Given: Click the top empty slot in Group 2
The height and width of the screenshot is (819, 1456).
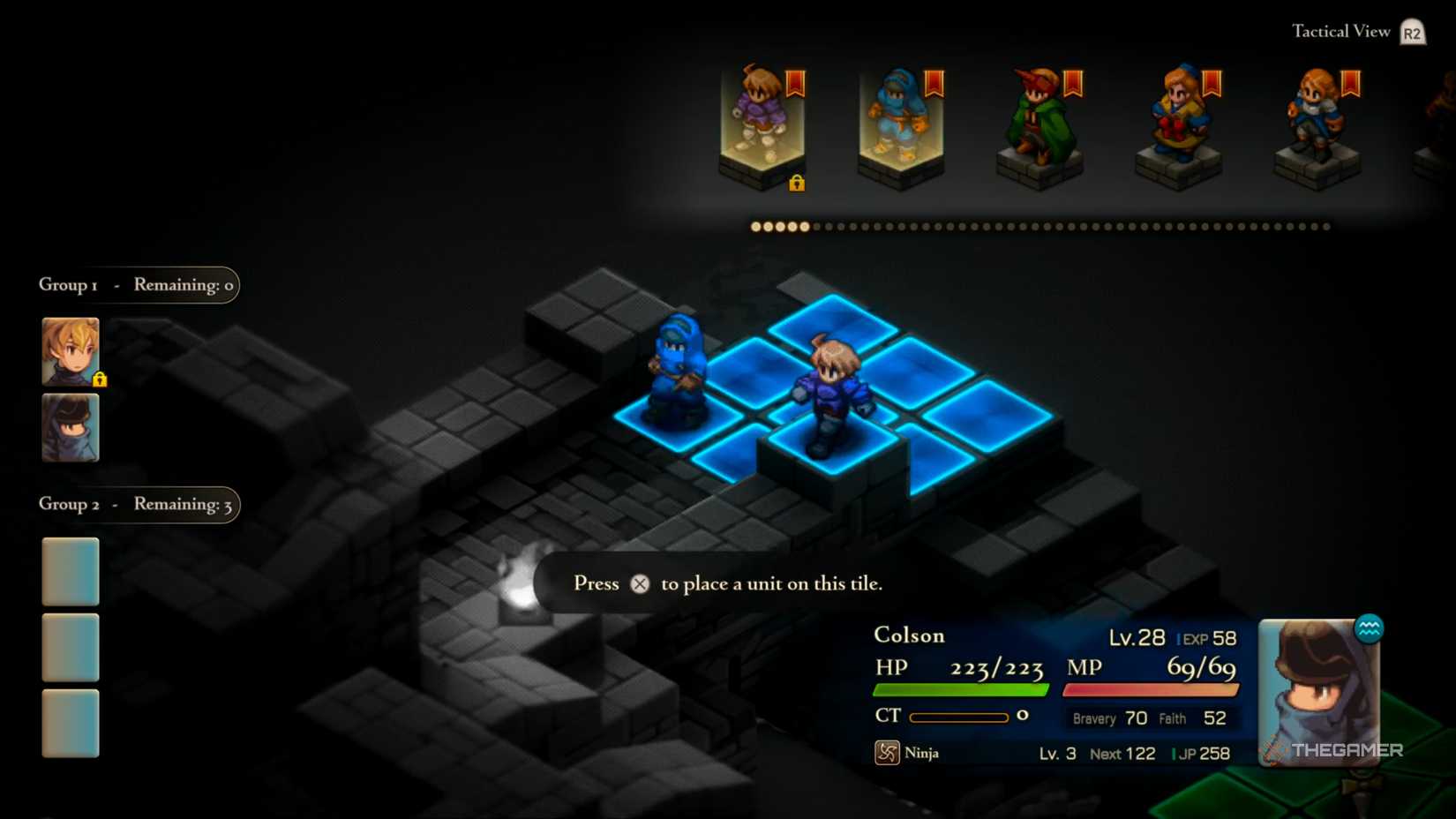Looking at the screenshot, I should tap(70, 571).
